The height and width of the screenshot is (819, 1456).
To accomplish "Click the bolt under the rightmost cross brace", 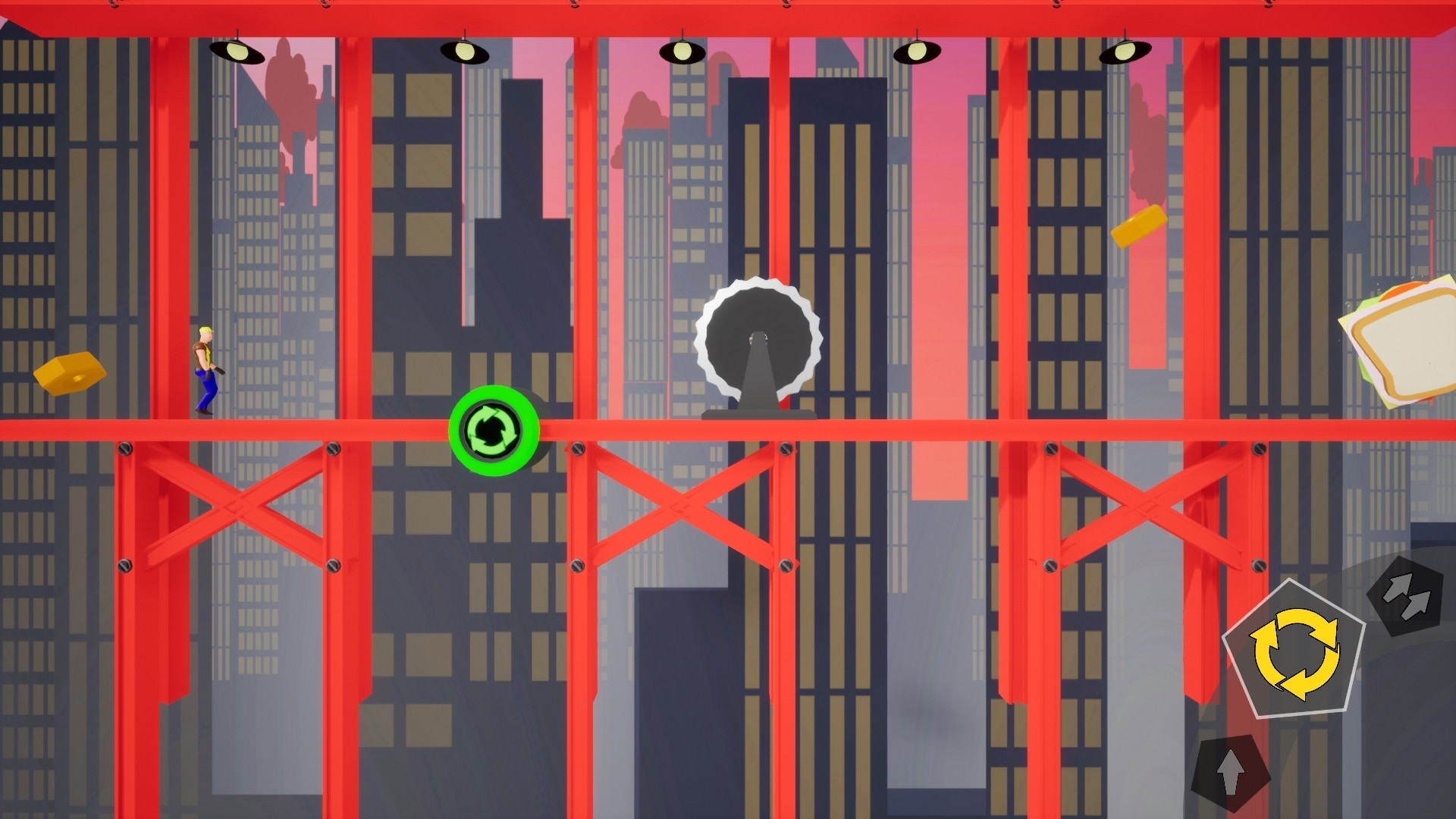I will pos(1052,565).
